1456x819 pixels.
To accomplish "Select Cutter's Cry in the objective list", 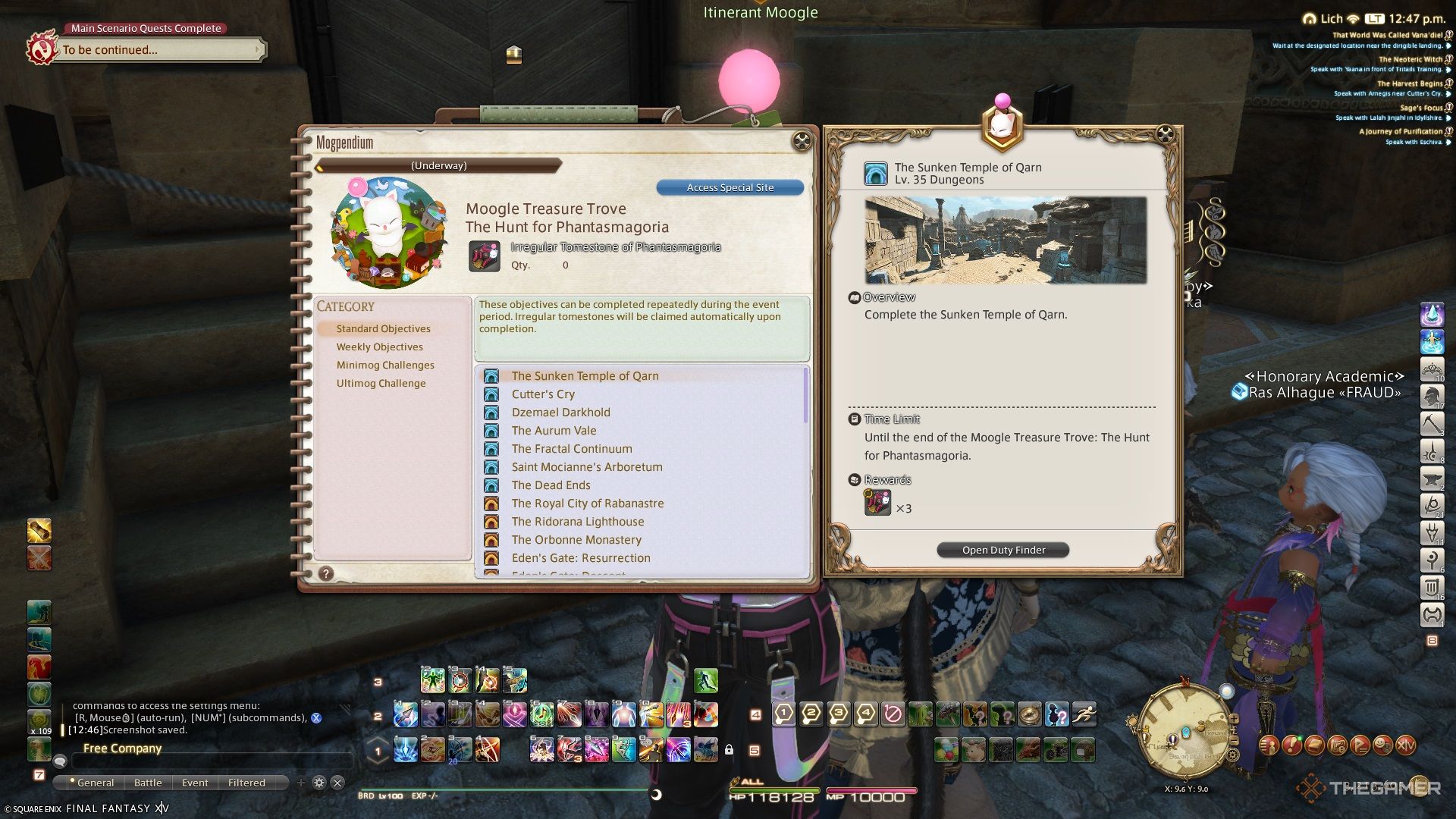I will coord(543,394).
